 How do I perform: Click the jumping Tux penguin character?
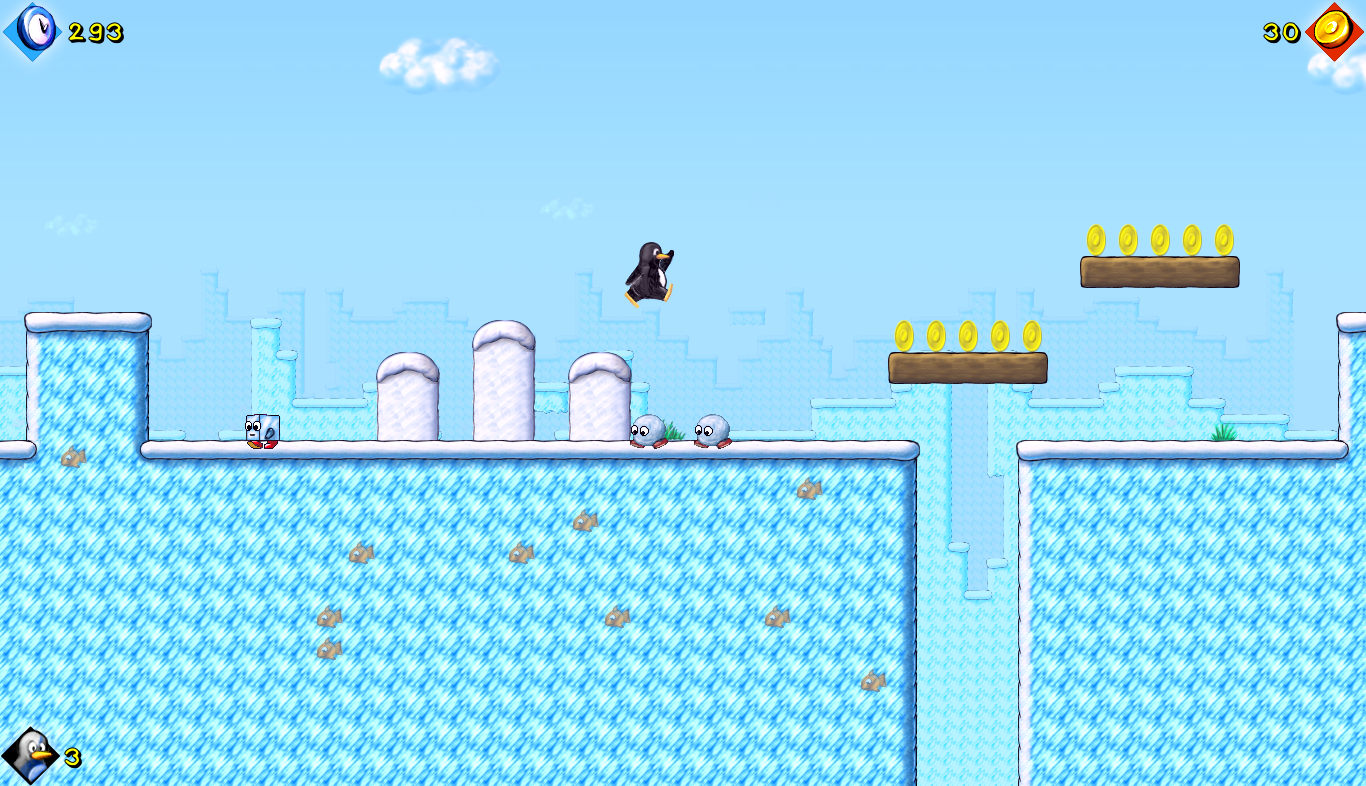[x=651, y=272]
